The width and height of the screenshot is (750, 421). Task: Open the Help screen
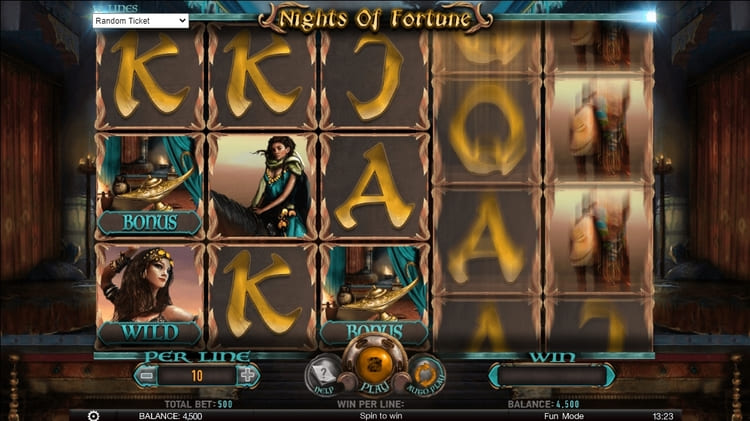pyautogui.click(x=321, y=374)
